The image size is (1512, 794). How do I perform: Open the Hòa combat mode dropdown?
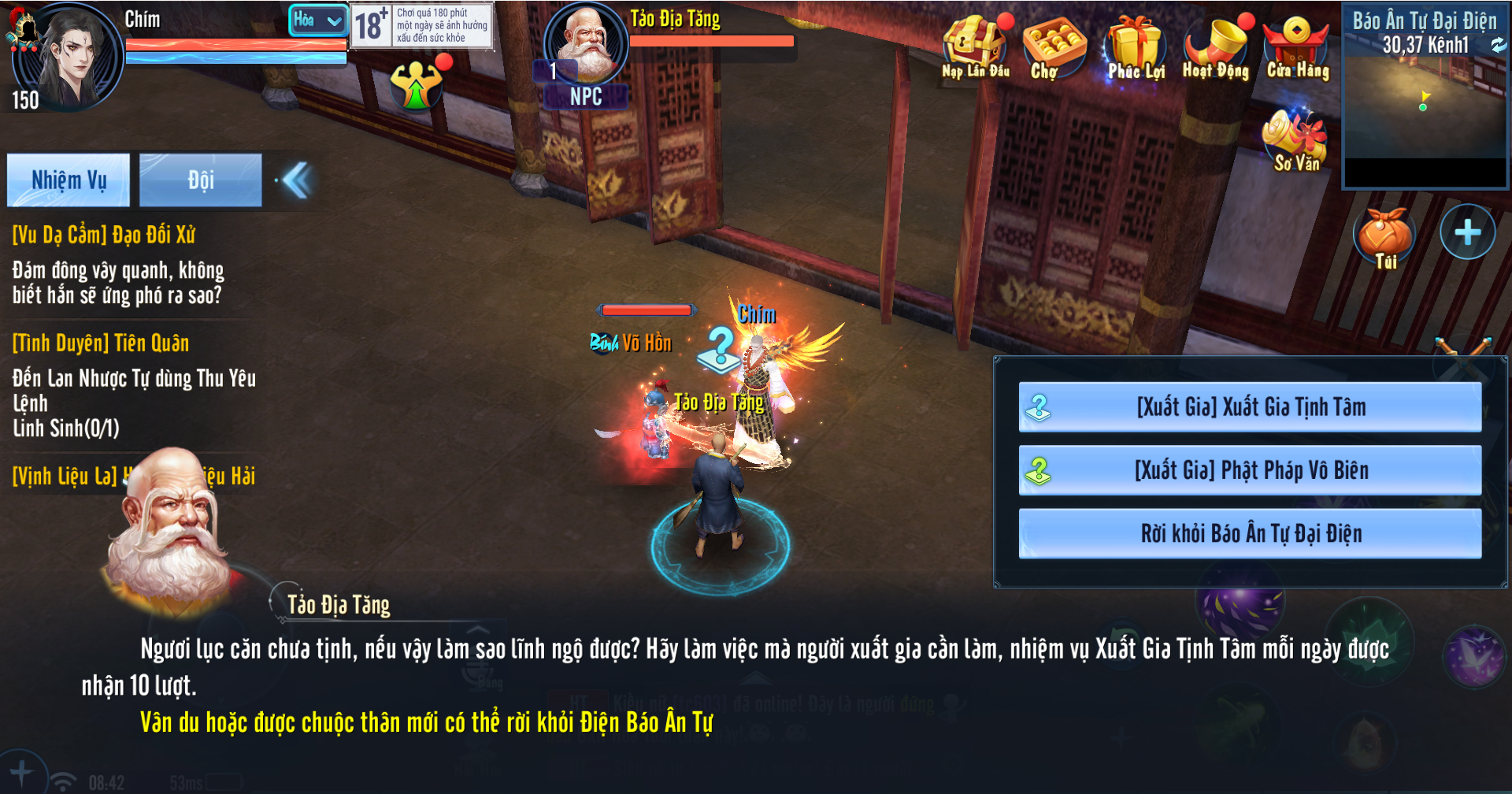(x=318, y=20)
